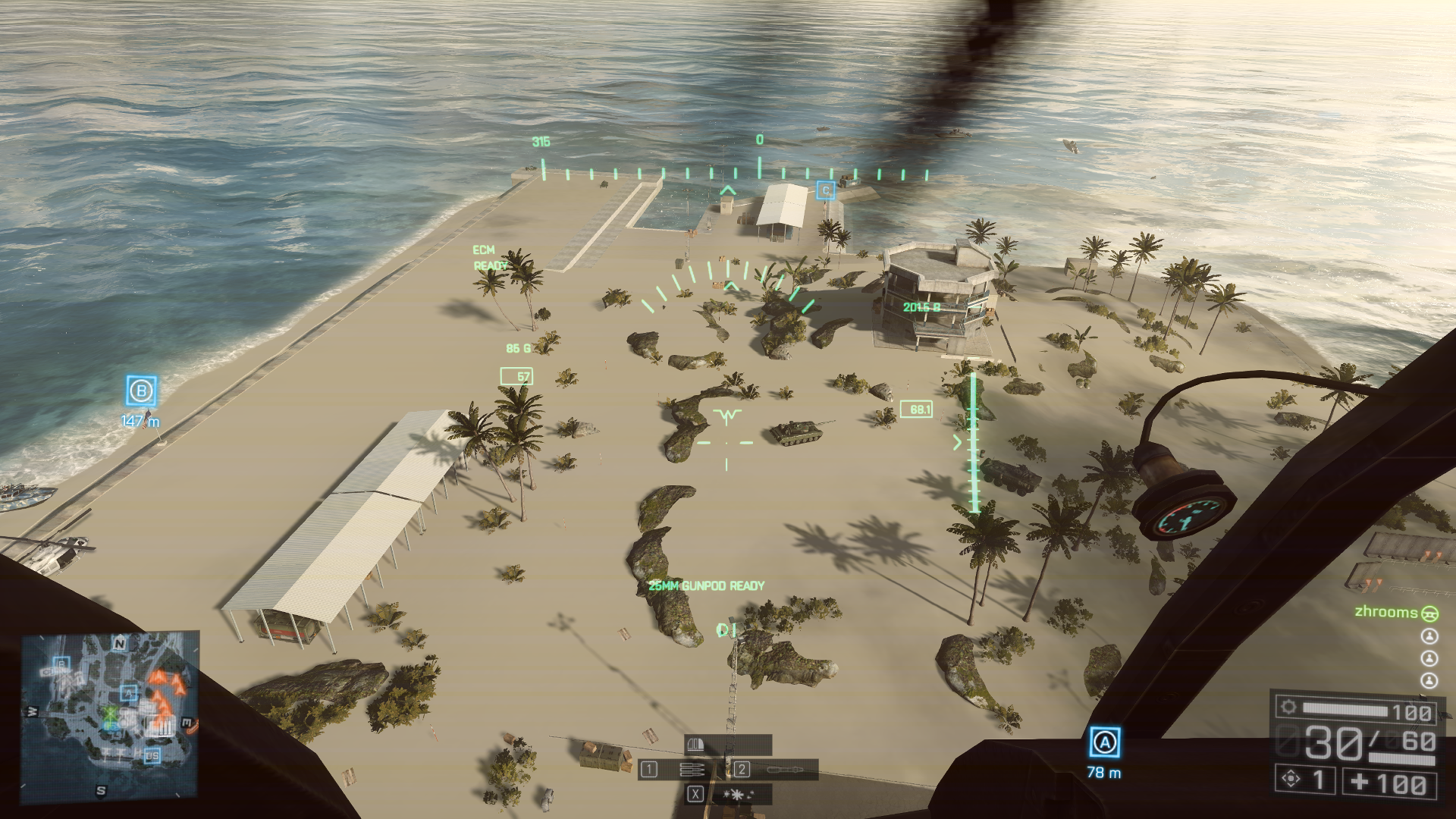The height and width of the screenshot is (819, 1456).
Task: Expand the weapon slot 1 selector box
Action: (x=648, y=769)
